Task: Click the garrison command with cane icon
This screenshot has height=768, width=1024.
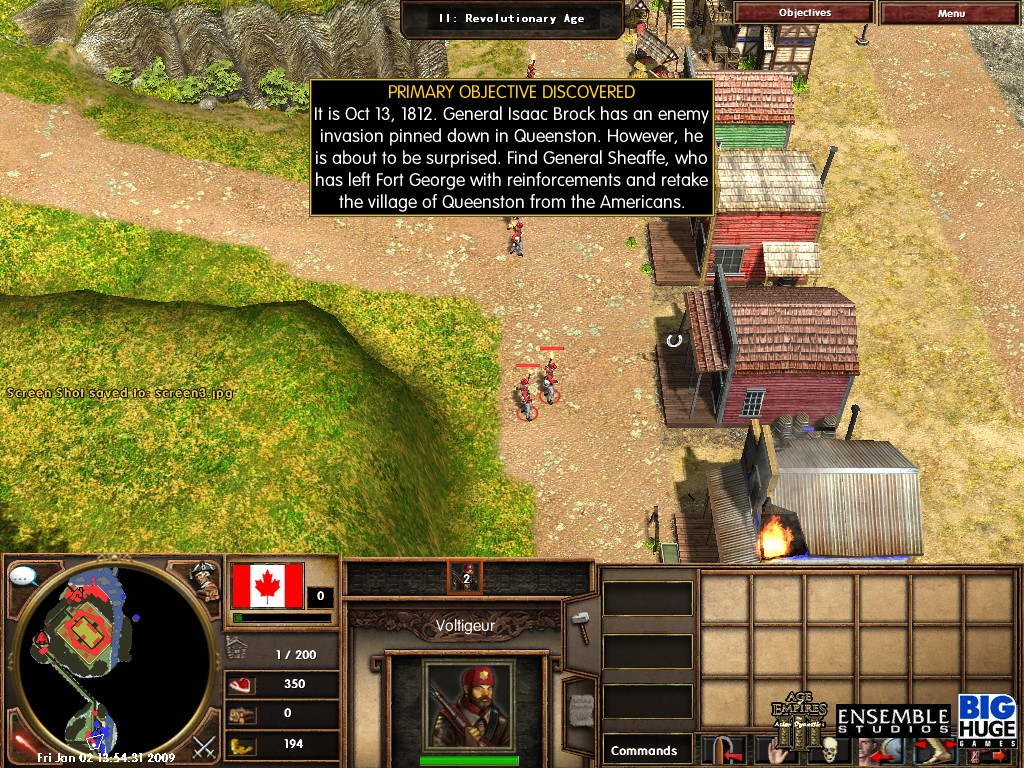Action: (x=720, y=750)
